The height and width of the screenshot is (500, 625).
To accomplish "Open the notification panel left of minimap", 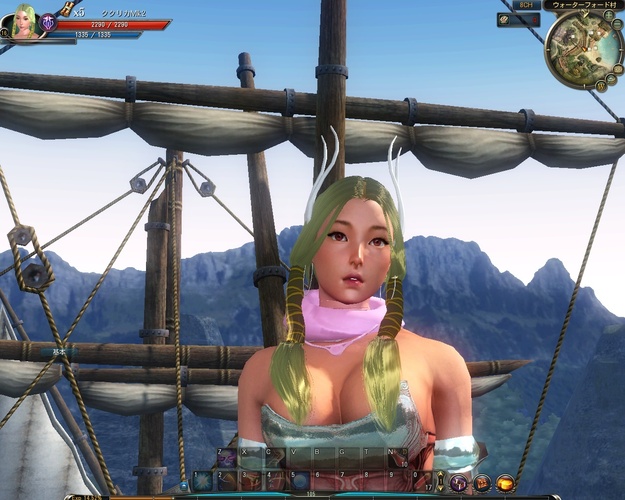I will [518, 20].
